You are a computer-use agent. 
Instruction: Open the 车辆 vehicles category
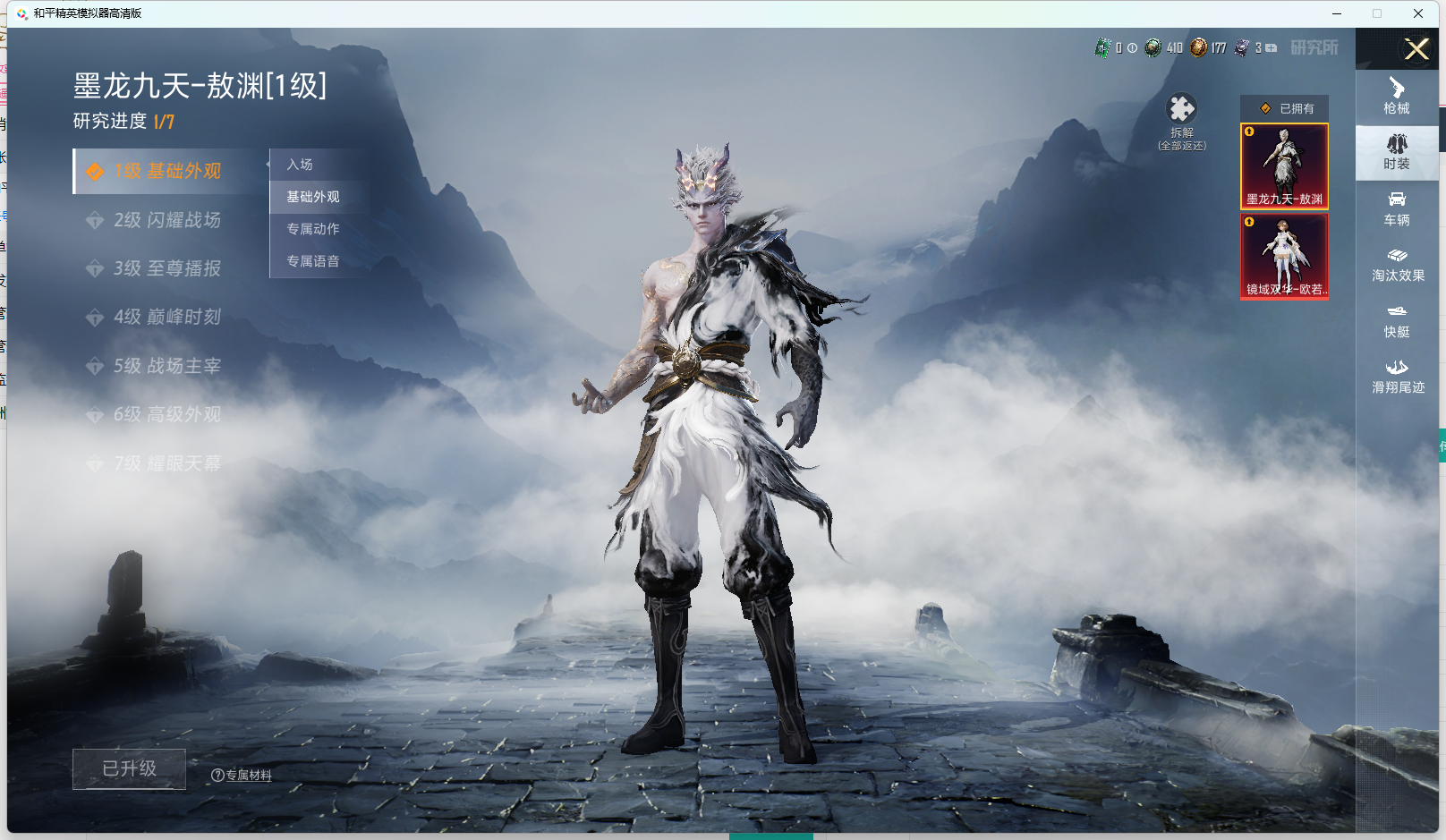click(1397, 208)
